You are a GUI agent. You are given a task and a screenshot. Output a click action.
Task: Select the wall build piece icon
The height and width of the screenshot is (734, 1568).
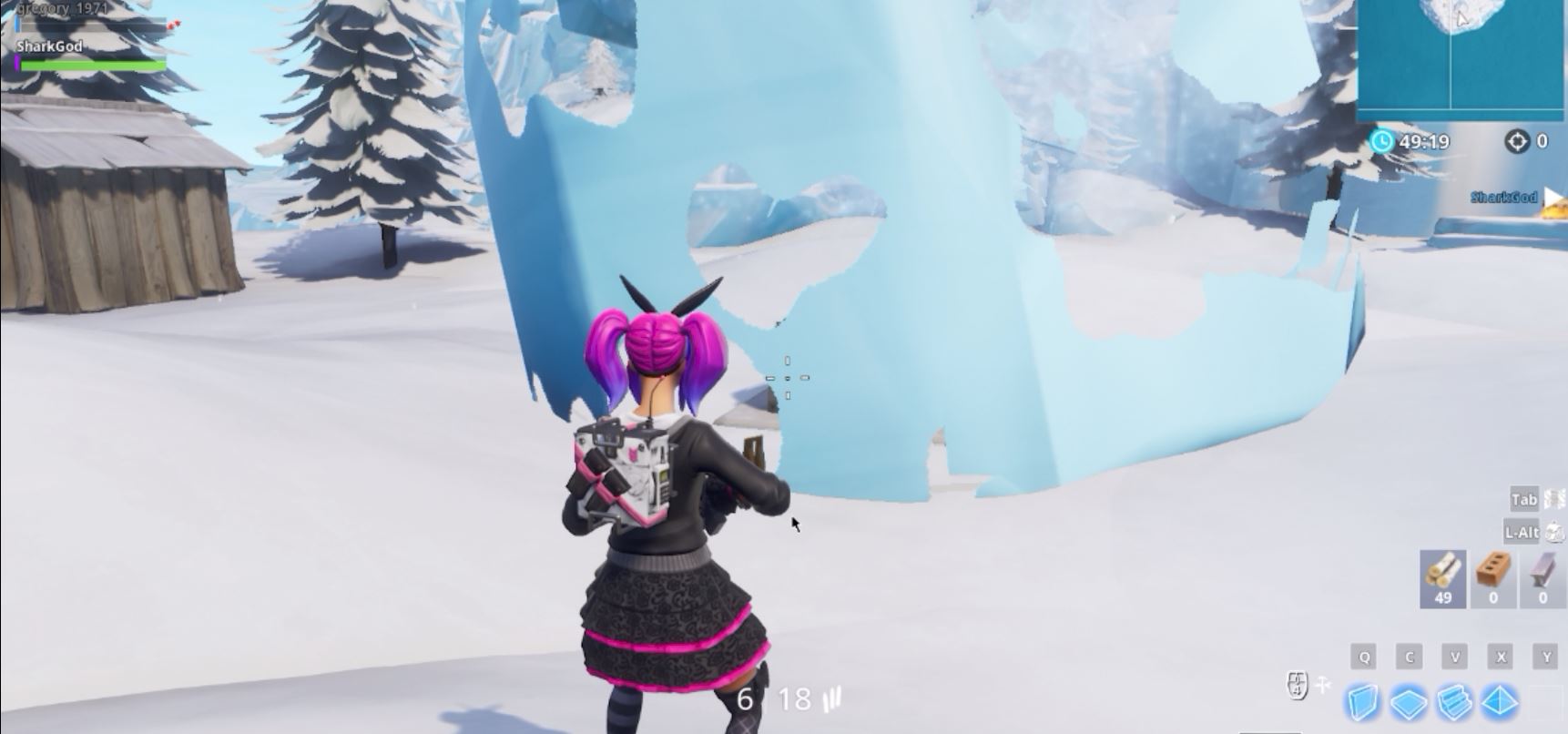pyautogui.click(x=1362, y=700)
